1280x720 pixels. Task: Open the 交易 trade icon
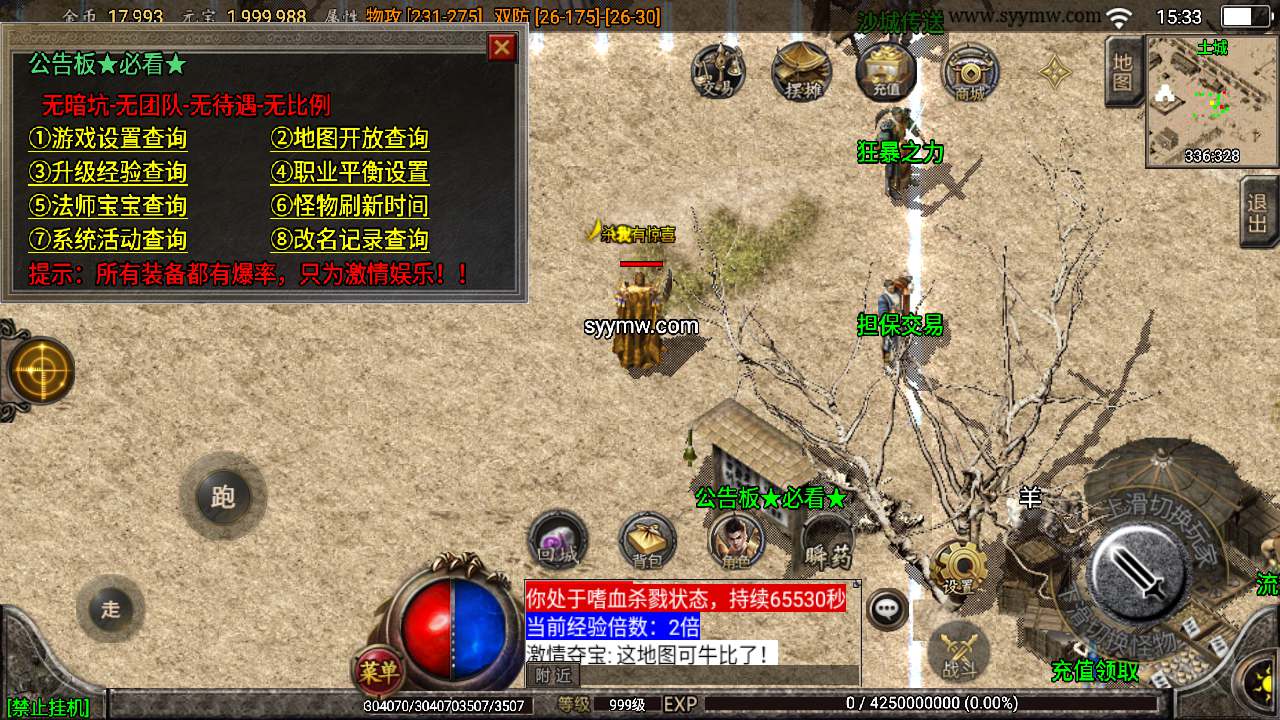click(x=718, y=70)
